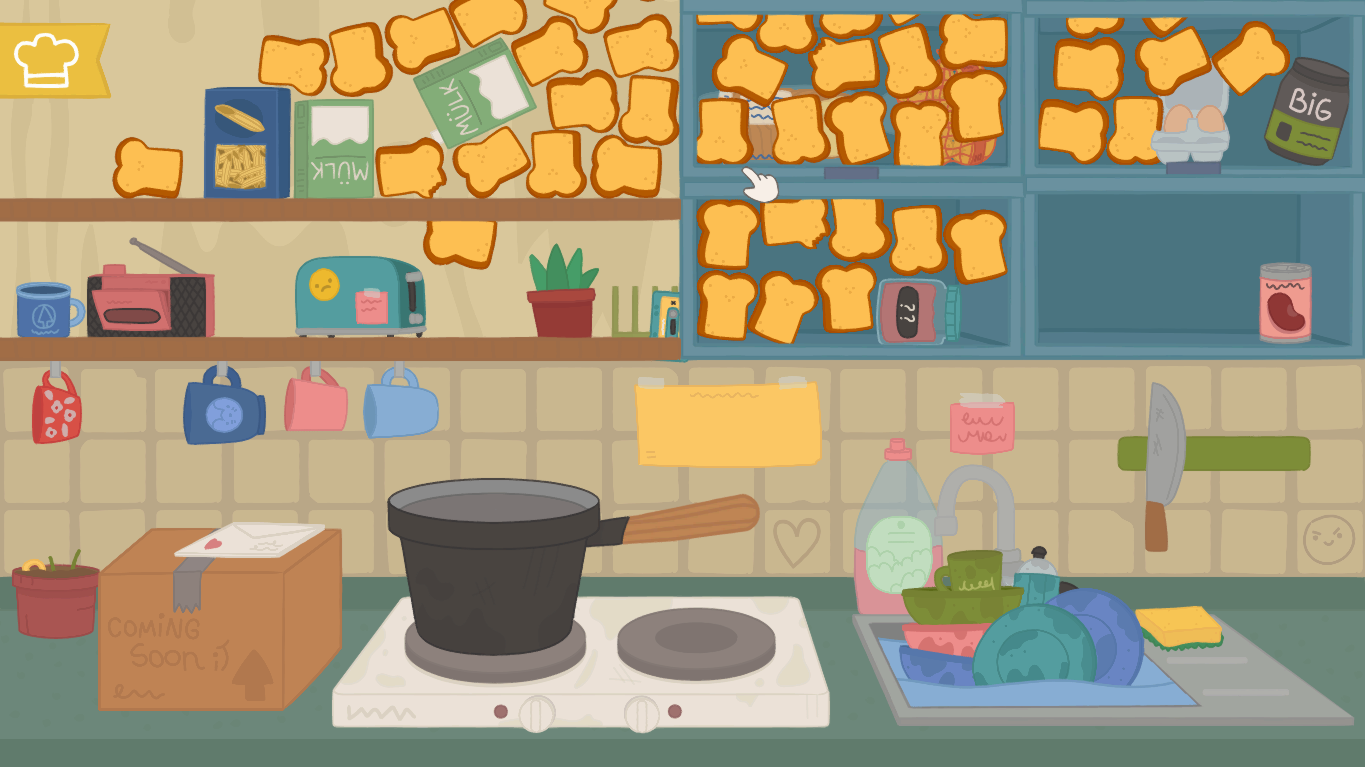Take the bean can from the right cupboard

1283,300
